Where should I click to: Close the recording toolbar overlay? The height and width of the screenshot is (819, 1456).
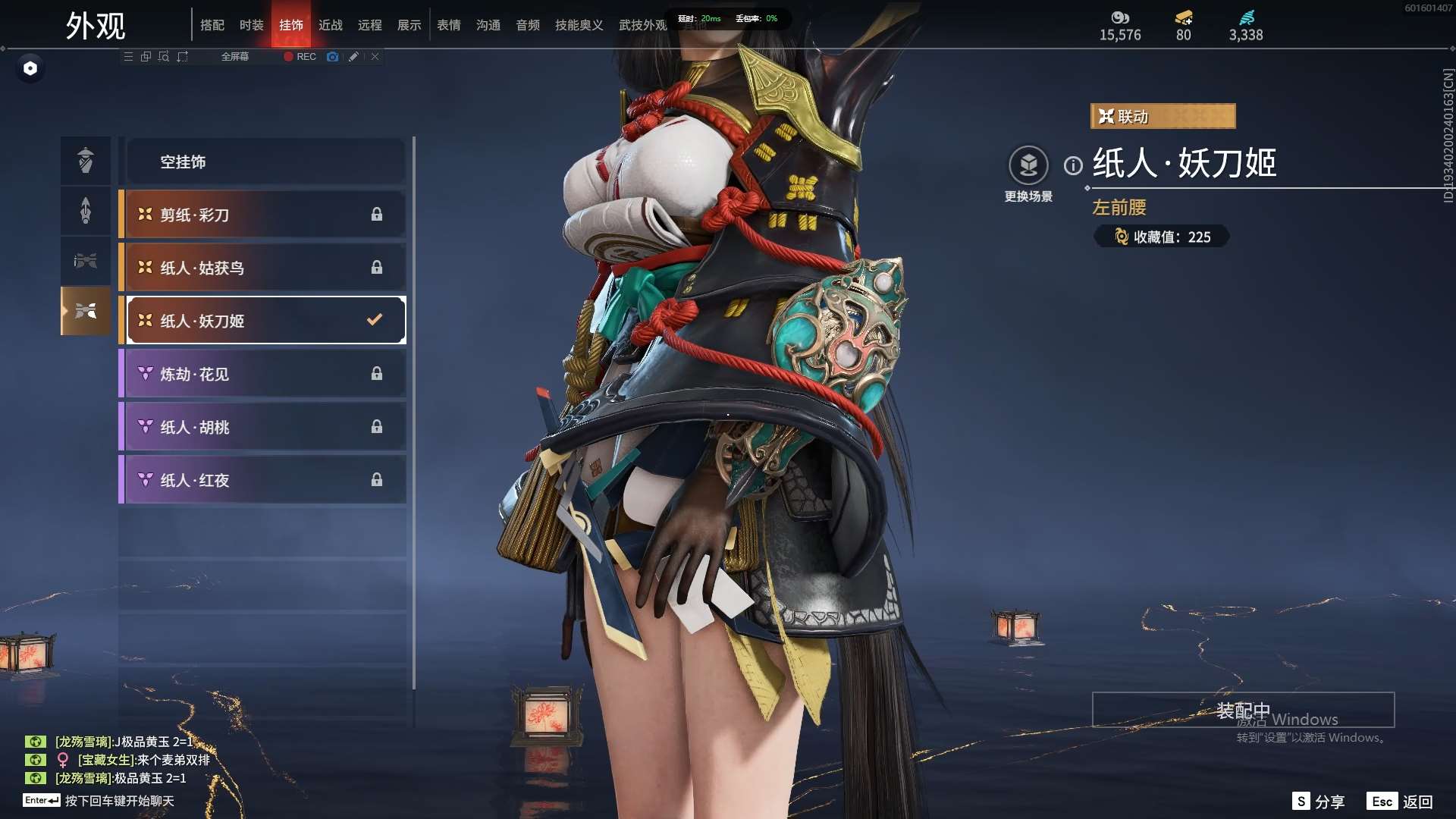375,57
